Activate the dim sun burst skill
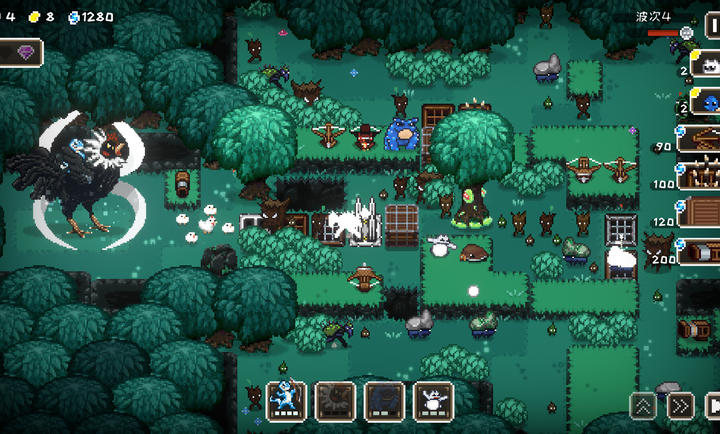 (x=335, y=400)
